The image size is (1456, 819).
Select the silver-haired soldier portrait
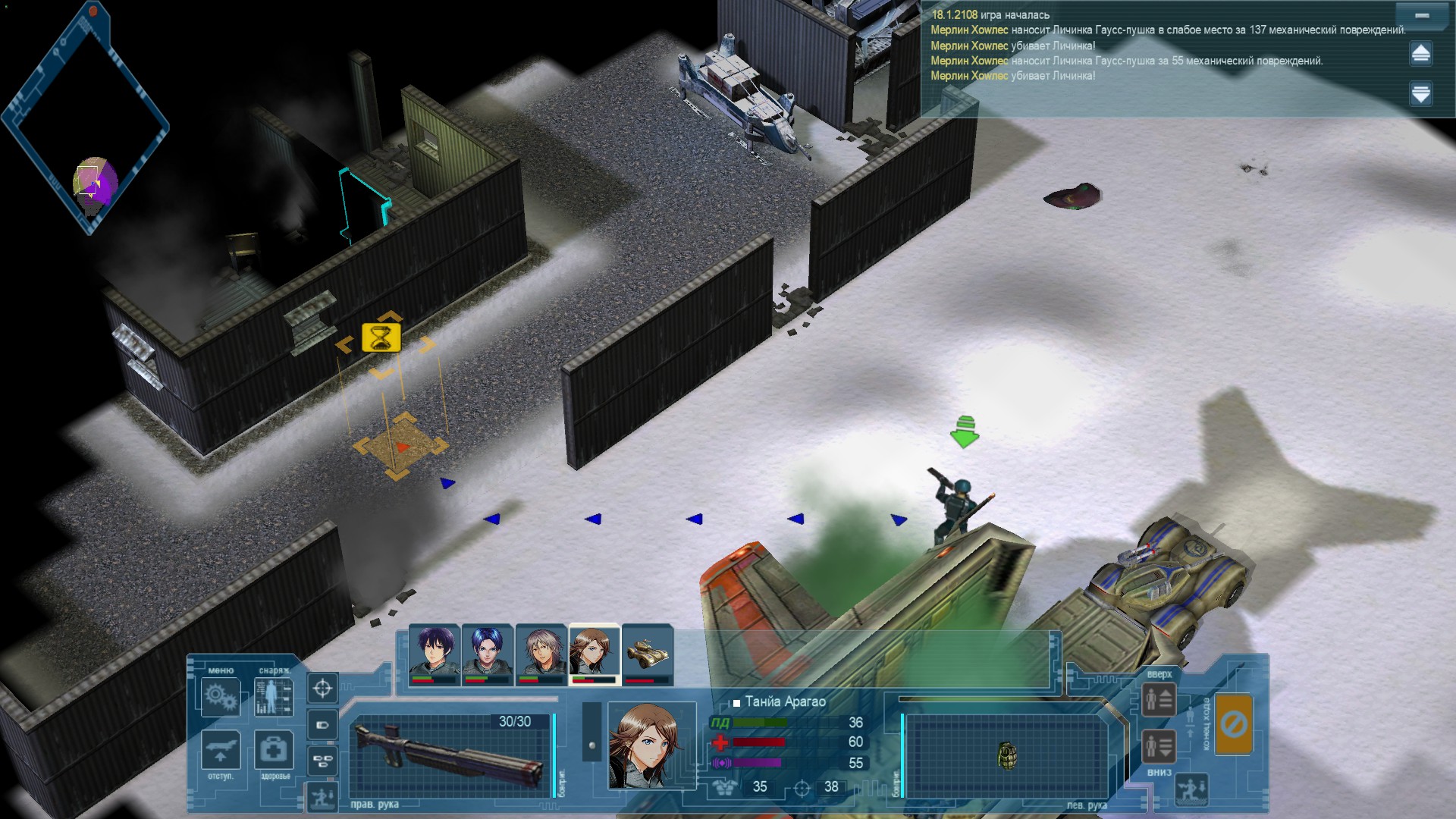(541, 653)
